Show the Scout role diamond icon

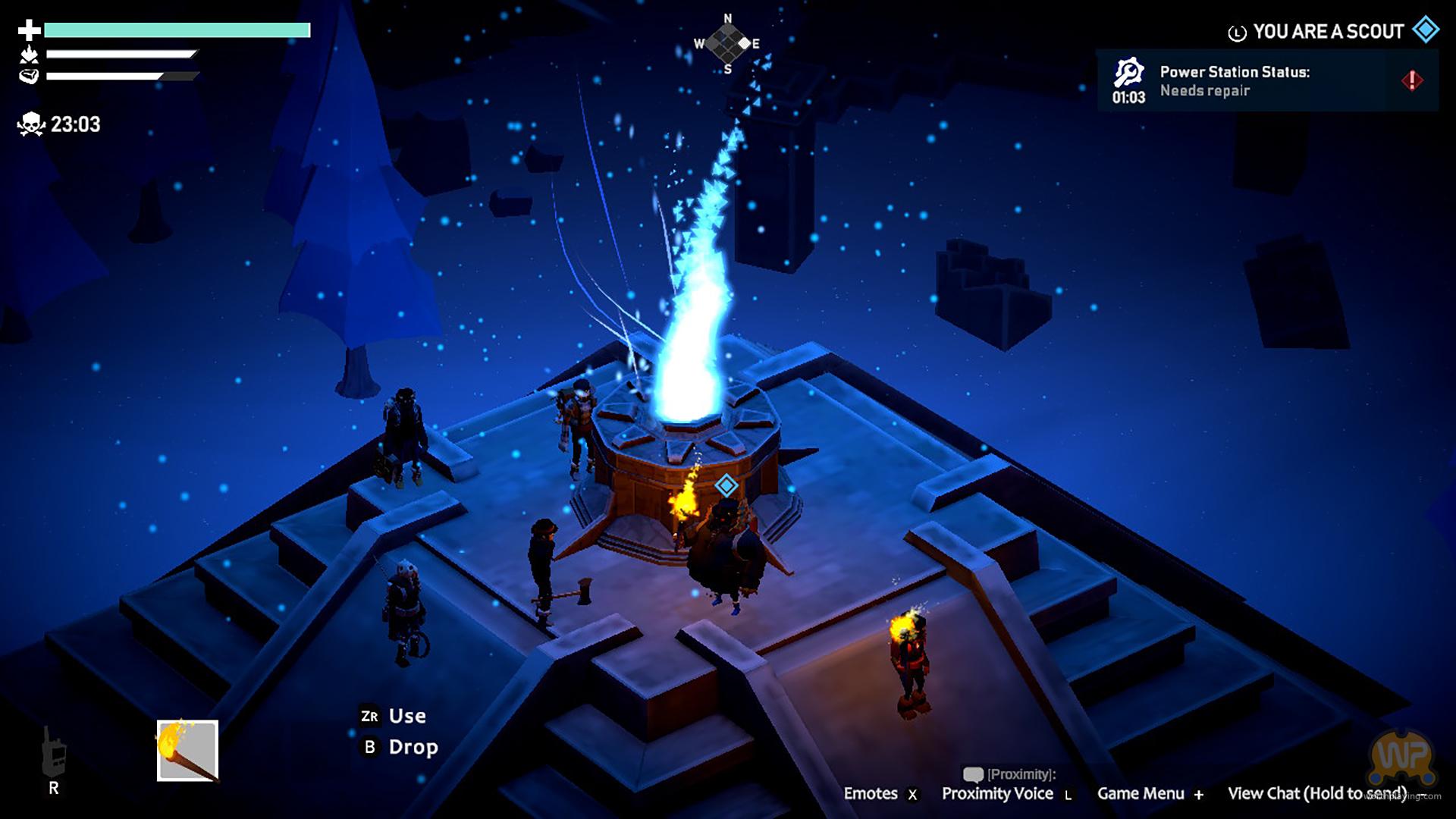[1426, 30]
